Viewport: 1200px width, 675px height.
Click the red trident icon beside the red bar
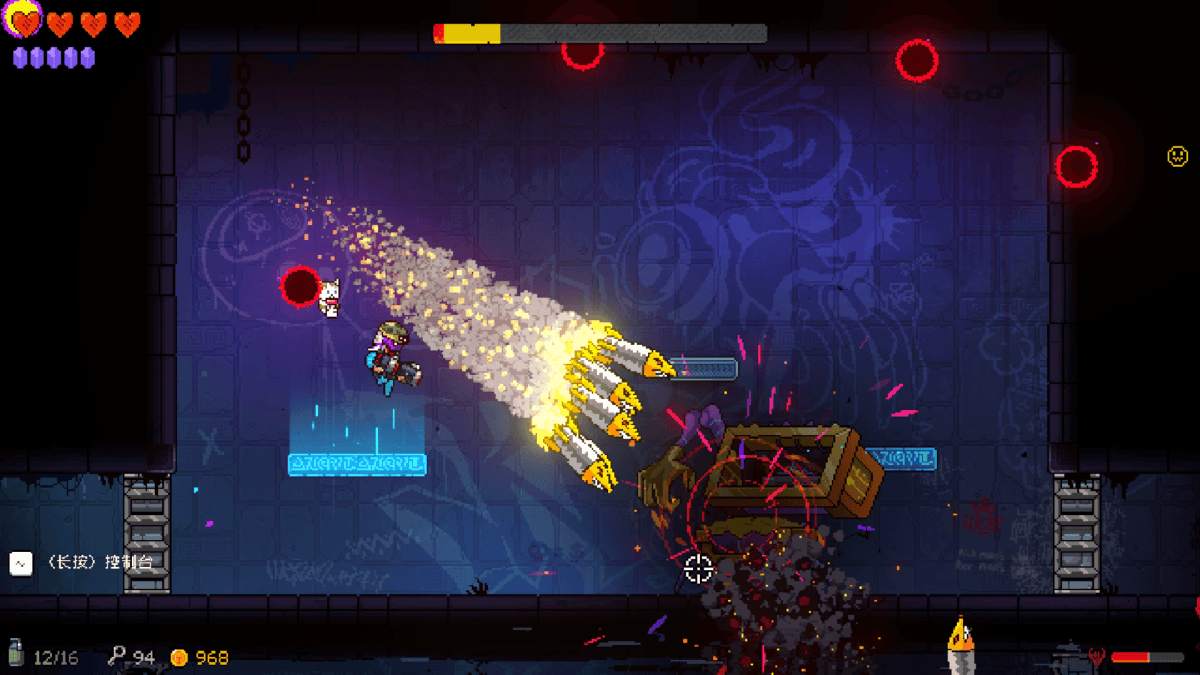[1097, 657]
